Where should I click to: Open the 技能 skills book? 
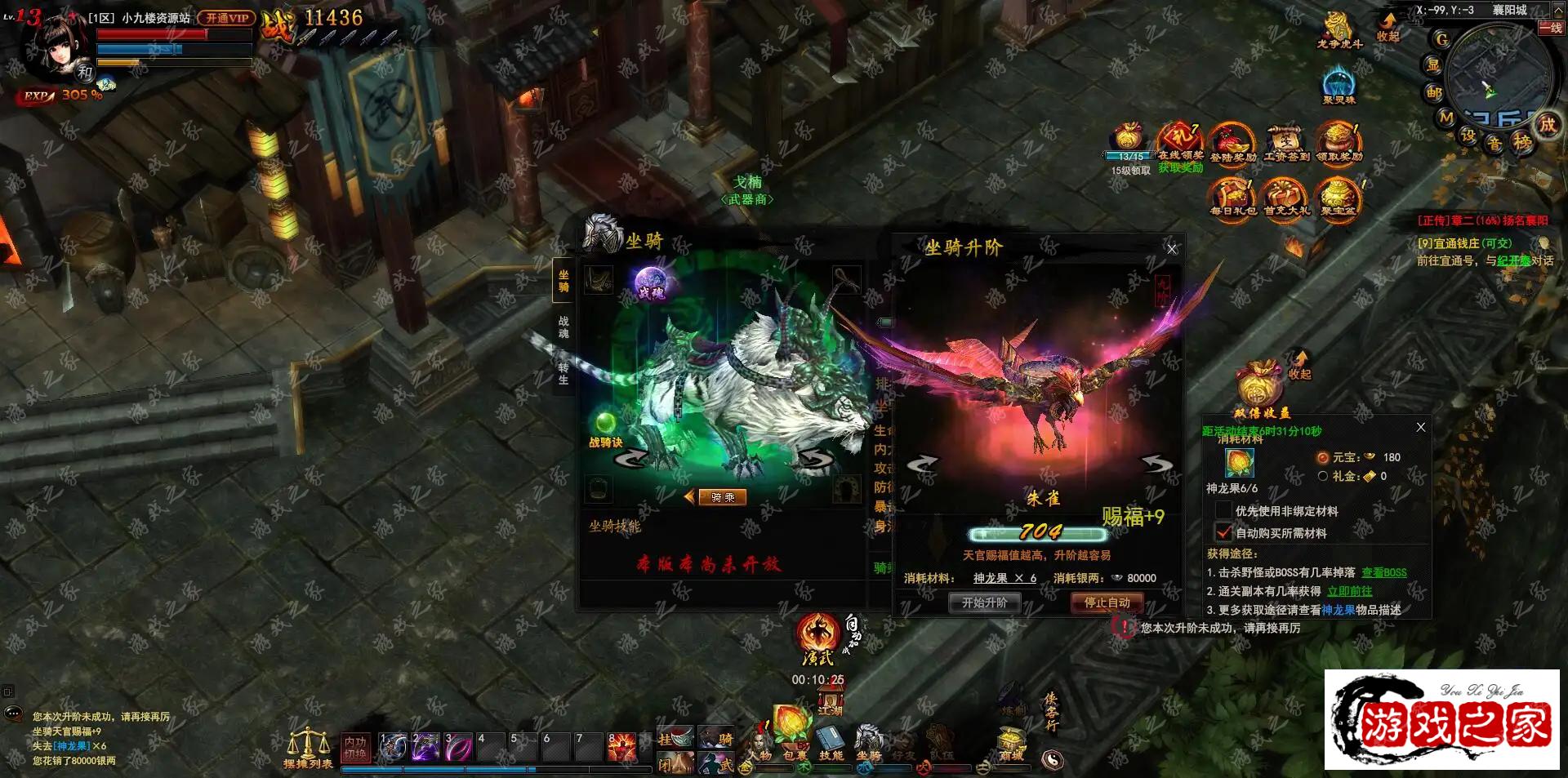(831, 743)
